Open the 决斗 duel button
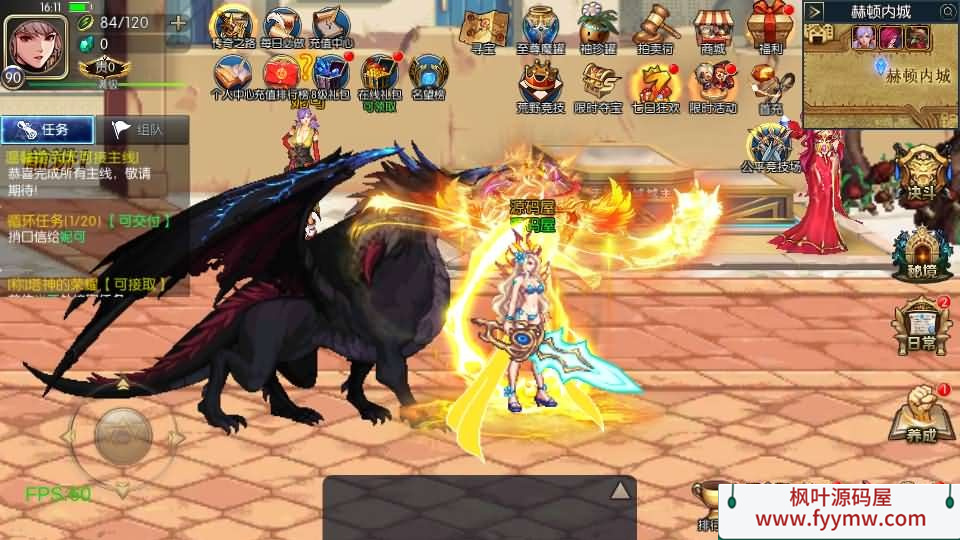 tap(916, 175)
